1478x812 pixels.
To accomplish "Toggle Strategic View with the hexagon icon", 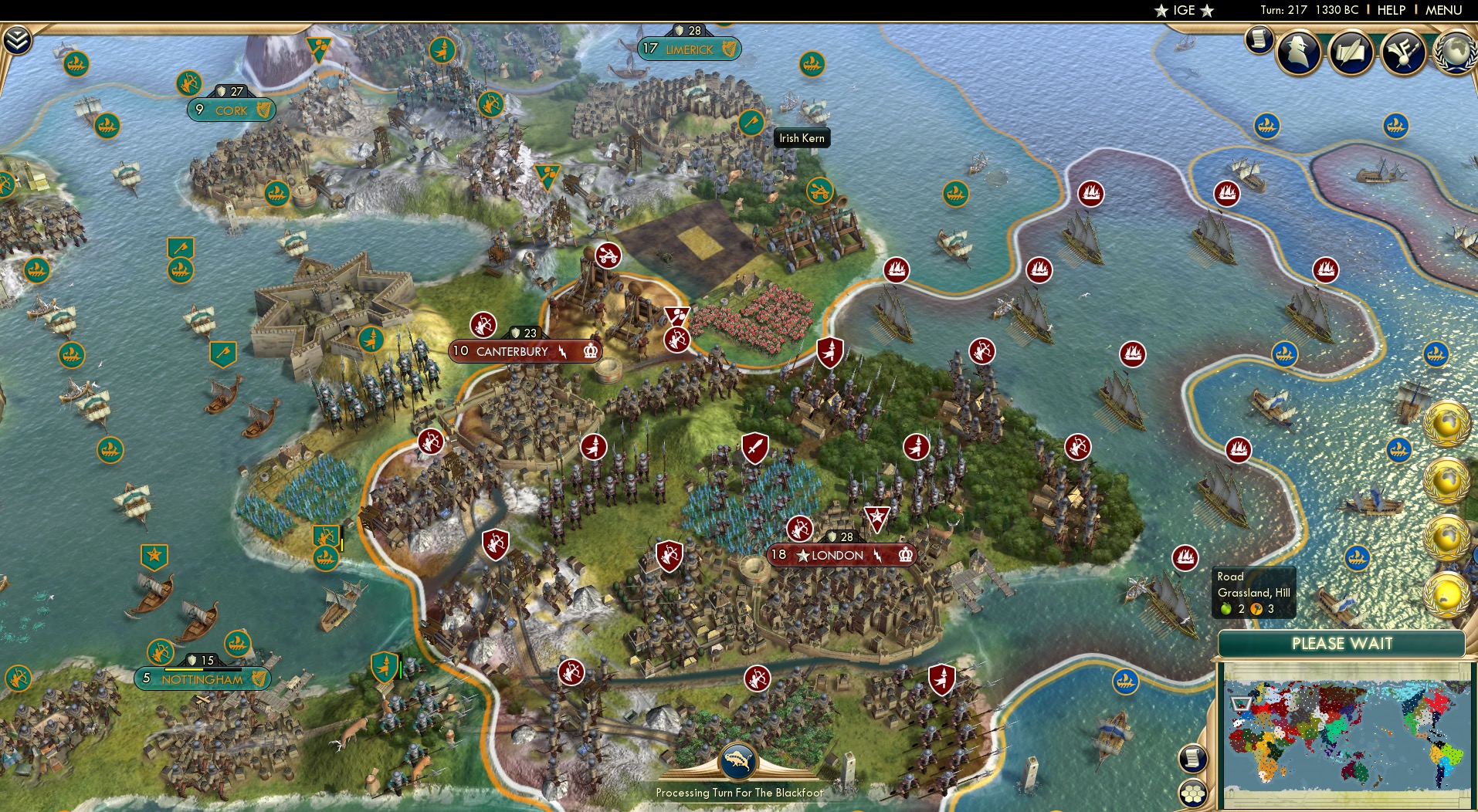I will point(1195,792).
